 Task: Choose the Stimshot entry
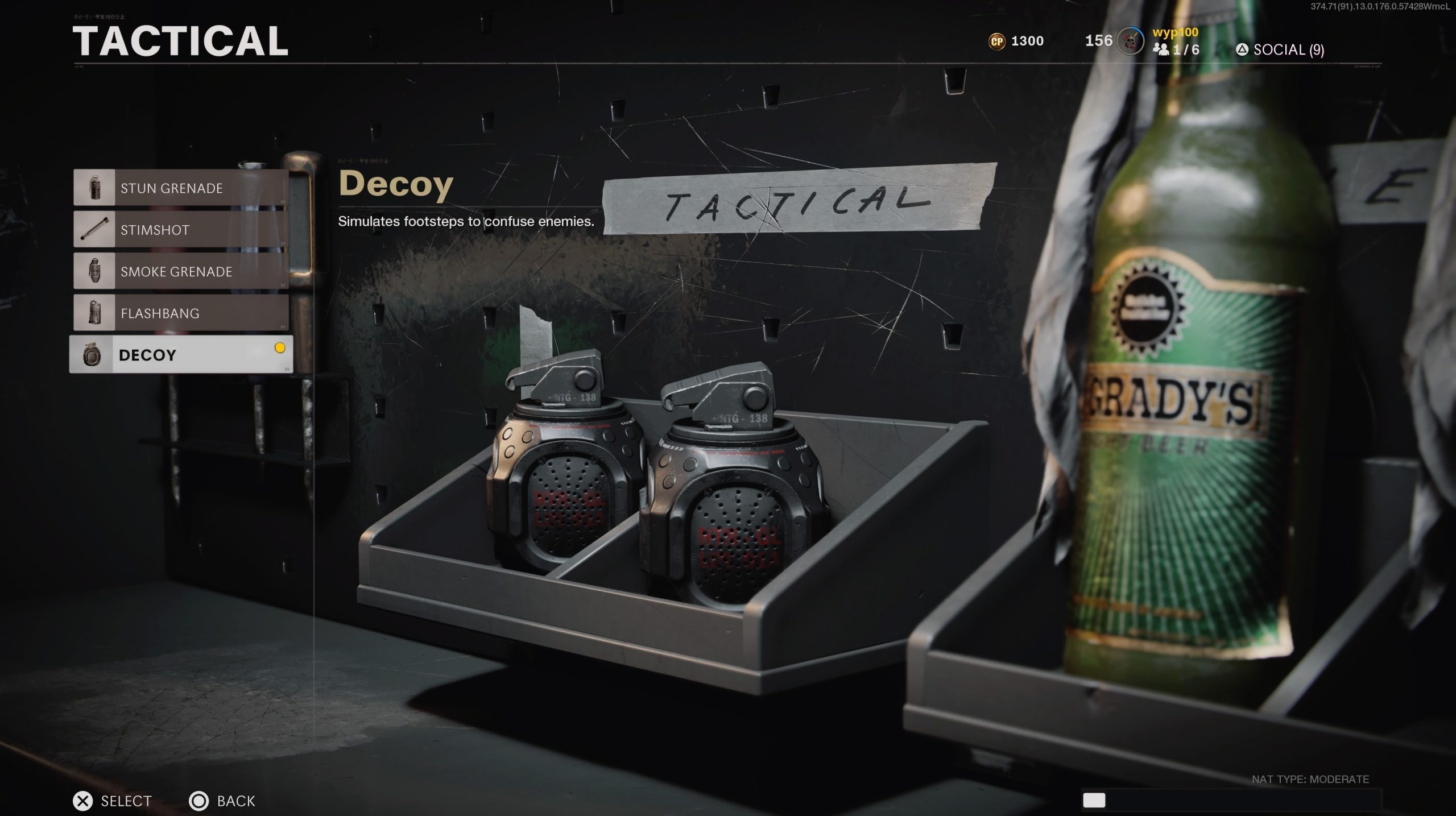(181, 230)
